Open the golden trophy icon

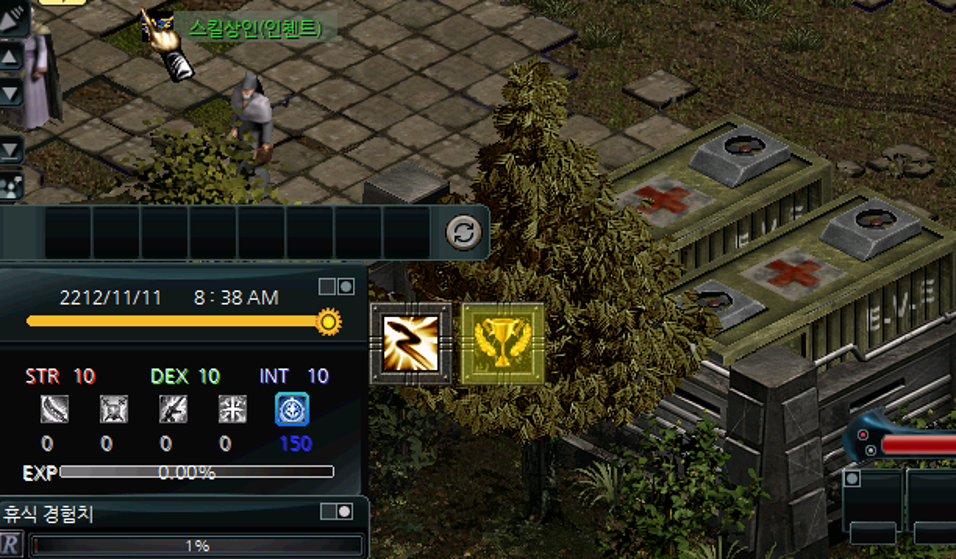pyautogui.click(x=503, y=343)
